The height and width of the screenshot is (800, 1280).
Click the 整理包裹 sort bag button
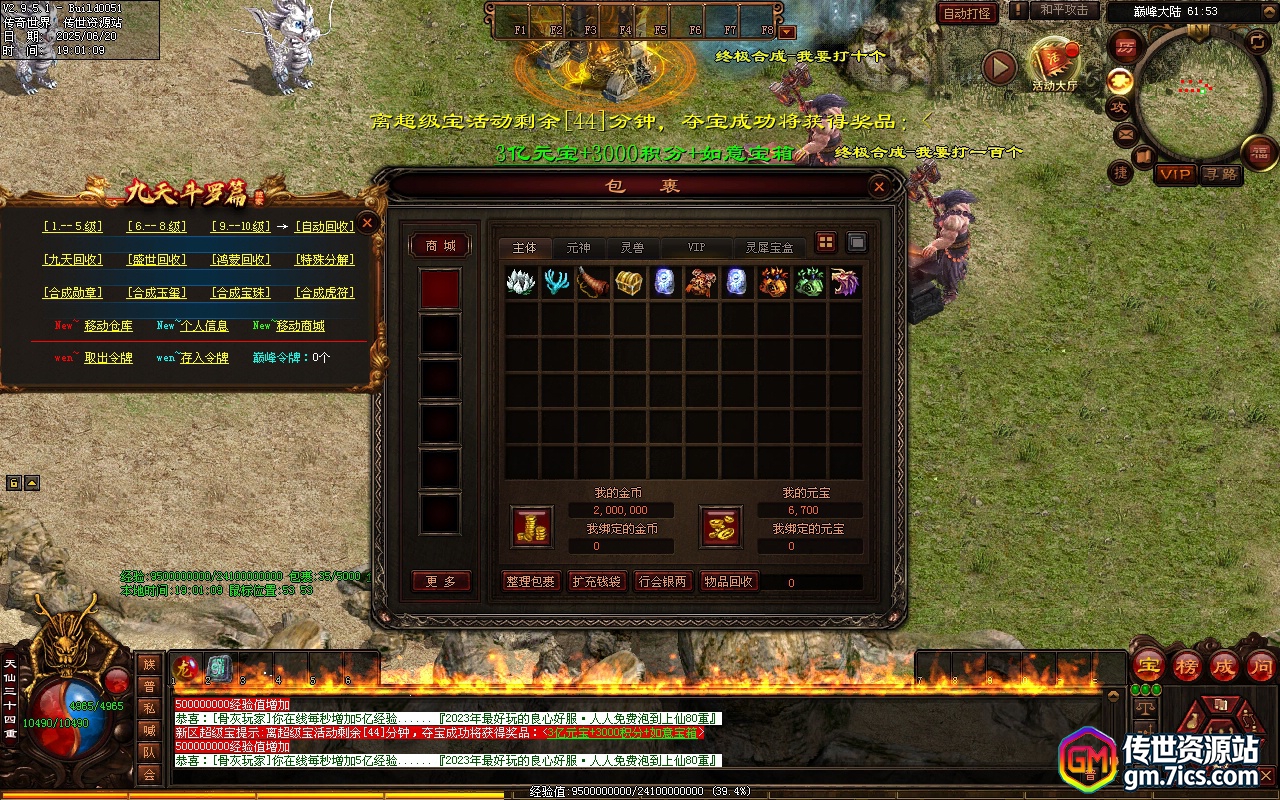pos(530,581)
